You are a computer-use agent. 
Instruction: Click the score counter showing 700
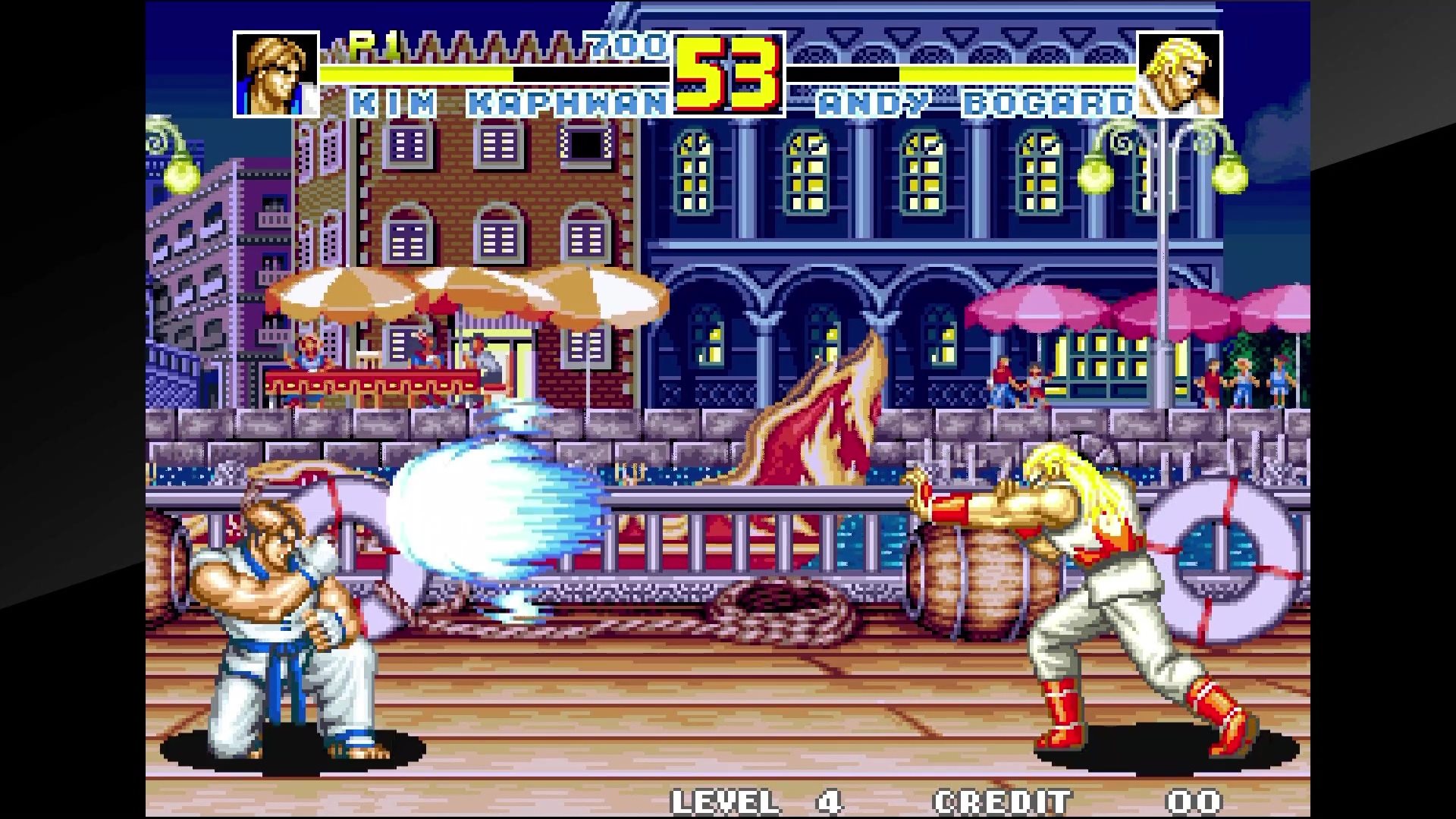pyautogui.click(x=623, y=48)
